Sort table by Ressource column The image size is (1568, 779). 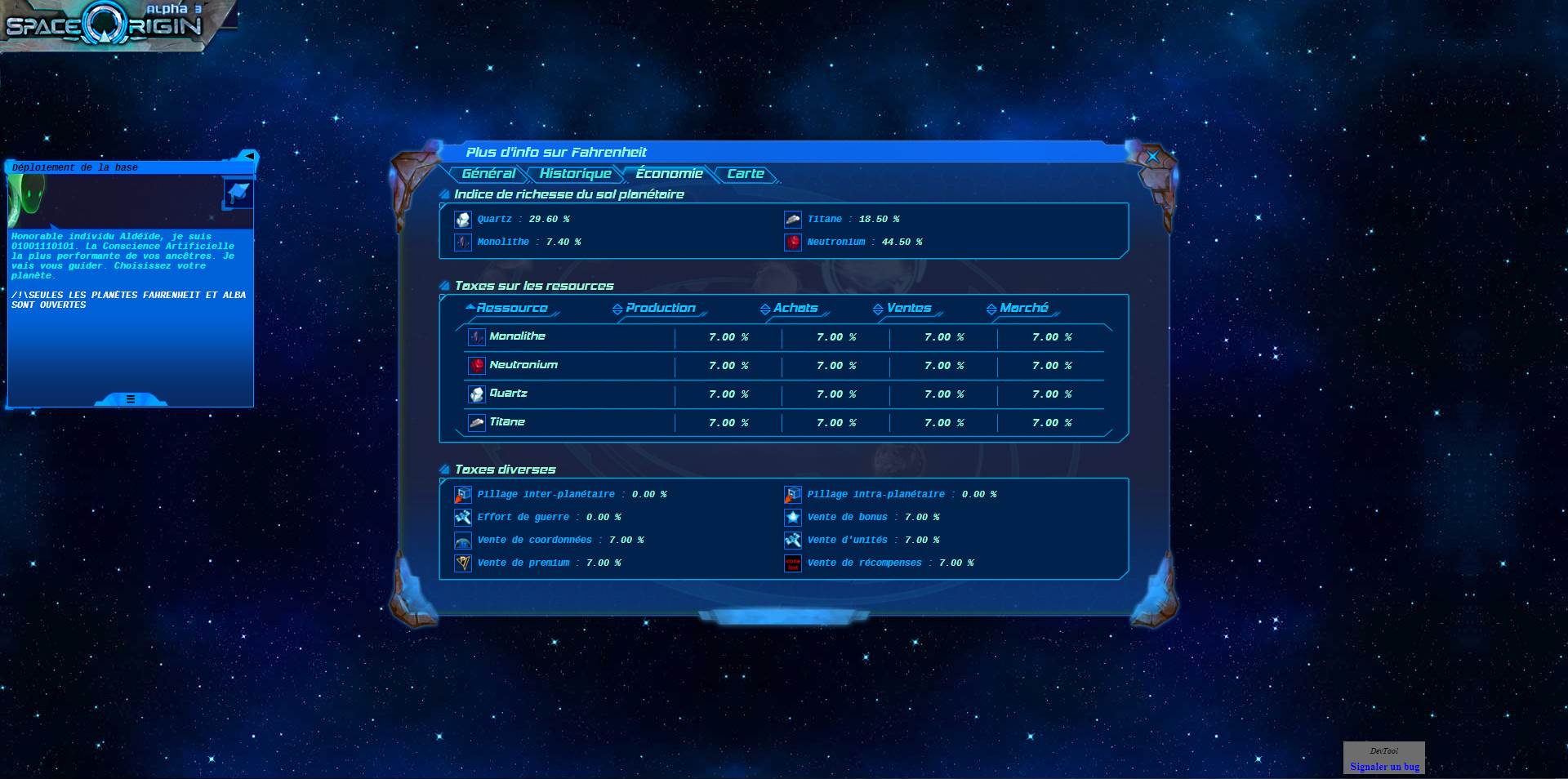coord(511,308)
